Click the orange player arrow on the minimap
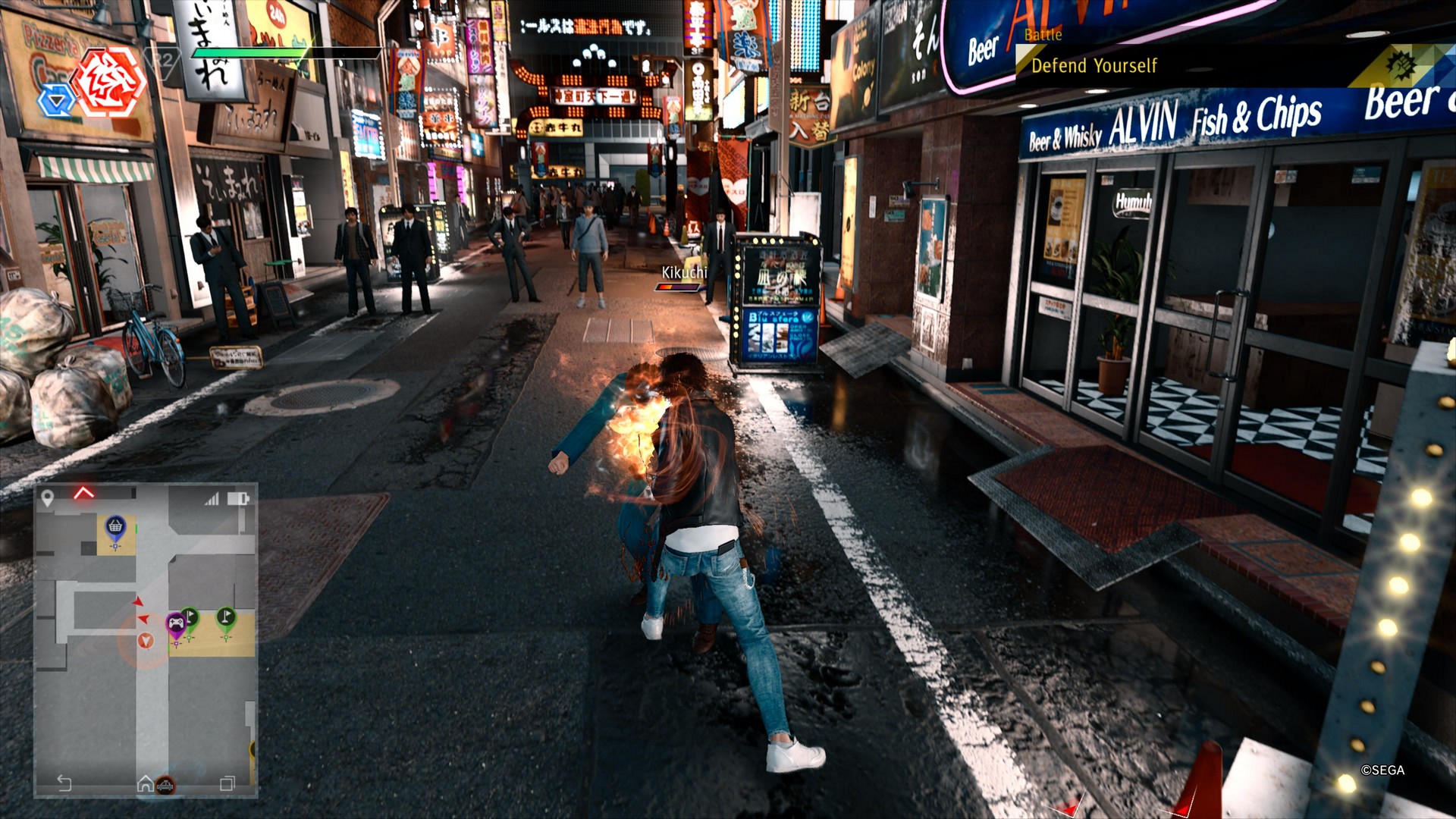Screen dimensions: 1456x819 146,641
